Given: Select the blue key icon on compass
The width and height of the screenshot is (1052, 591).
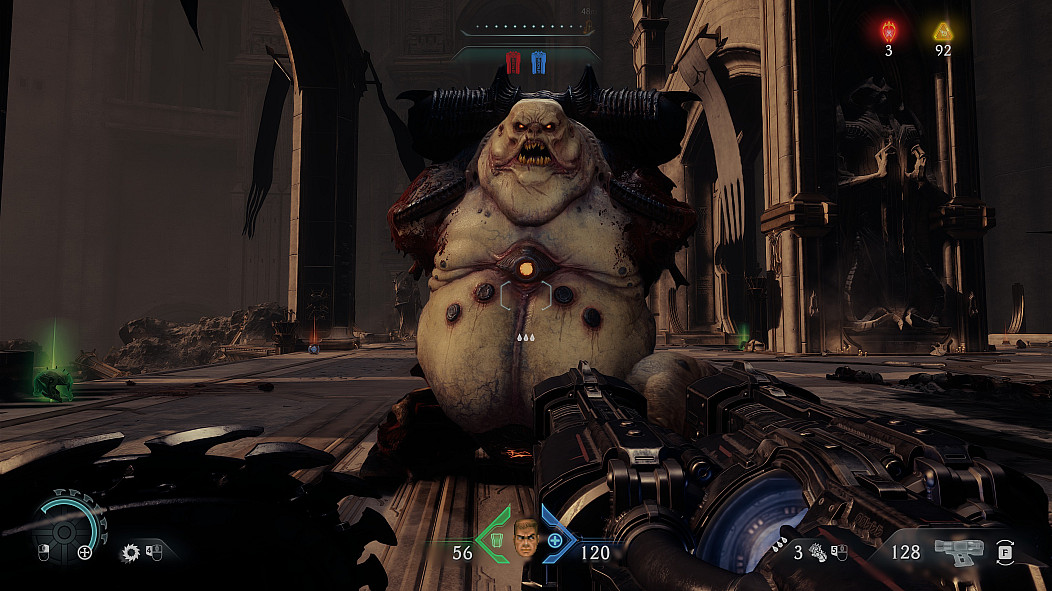Looking at the screenshot, I should (x=538, y=63).
